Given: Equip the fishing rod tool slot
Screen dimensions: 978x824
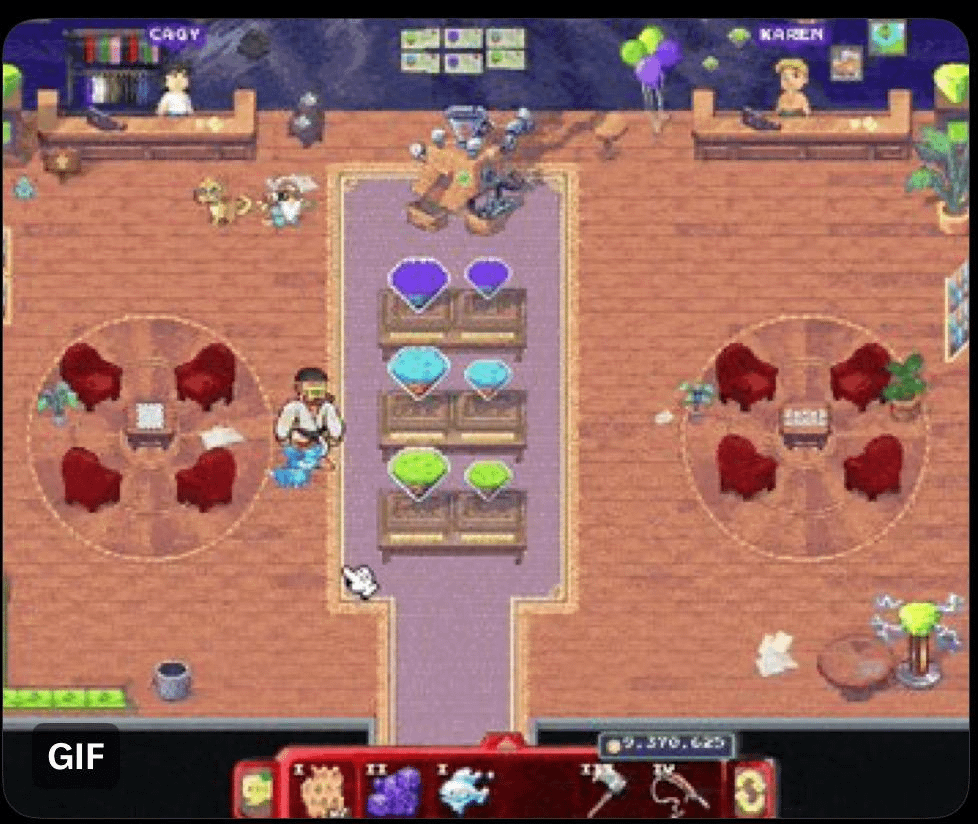Looking at the screenshot, I should point(680,790).
